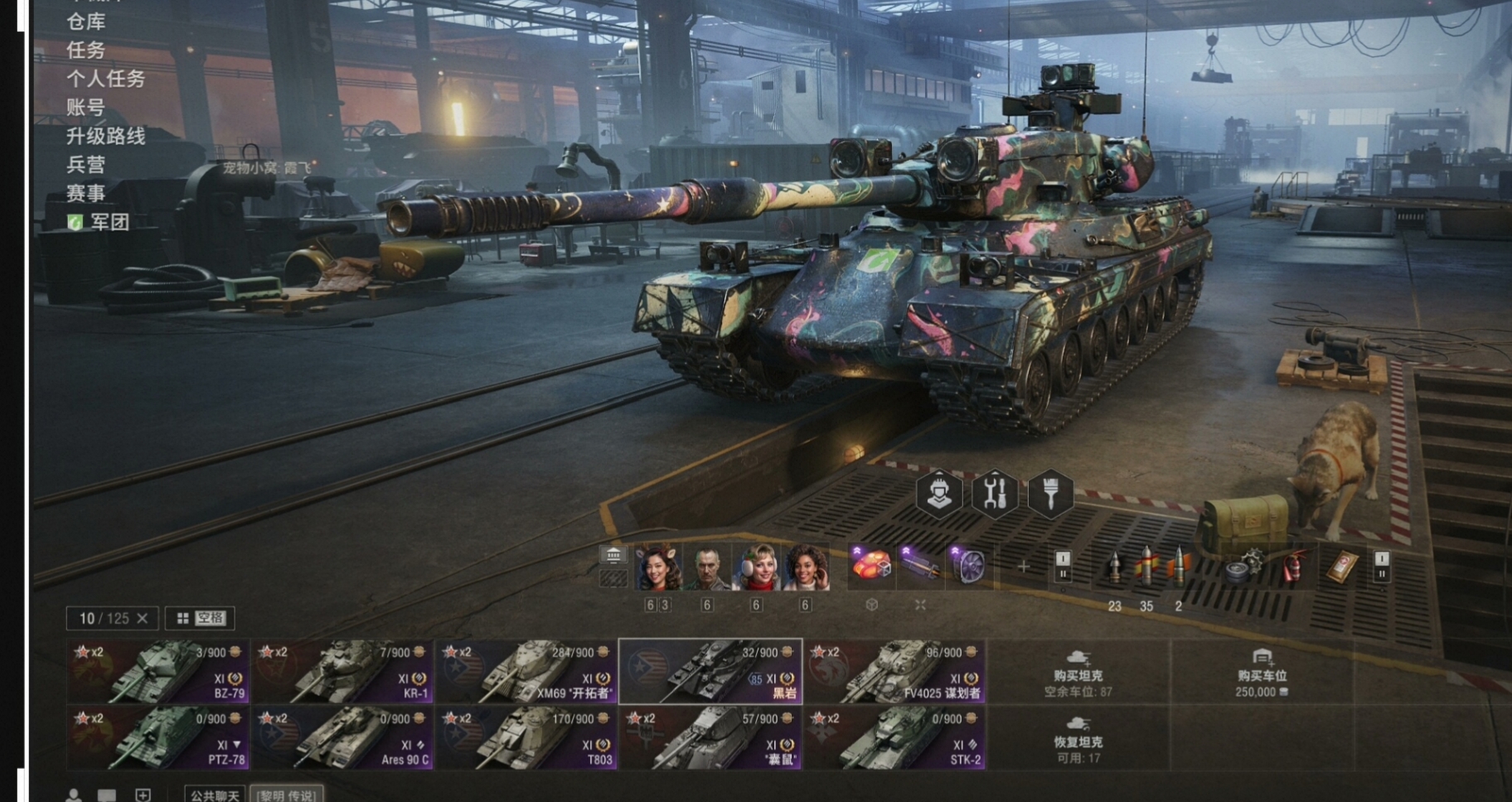1512x802 pixels.
Task: Pick the Ares 90 C tank
Action: pyautogui.click(x=342, y=737)
